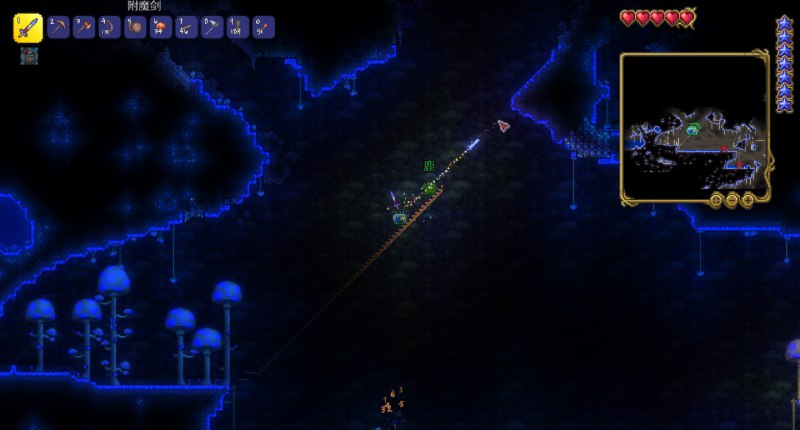Select the Enchanted Sword hotbar slot

[x=27, y=28]
